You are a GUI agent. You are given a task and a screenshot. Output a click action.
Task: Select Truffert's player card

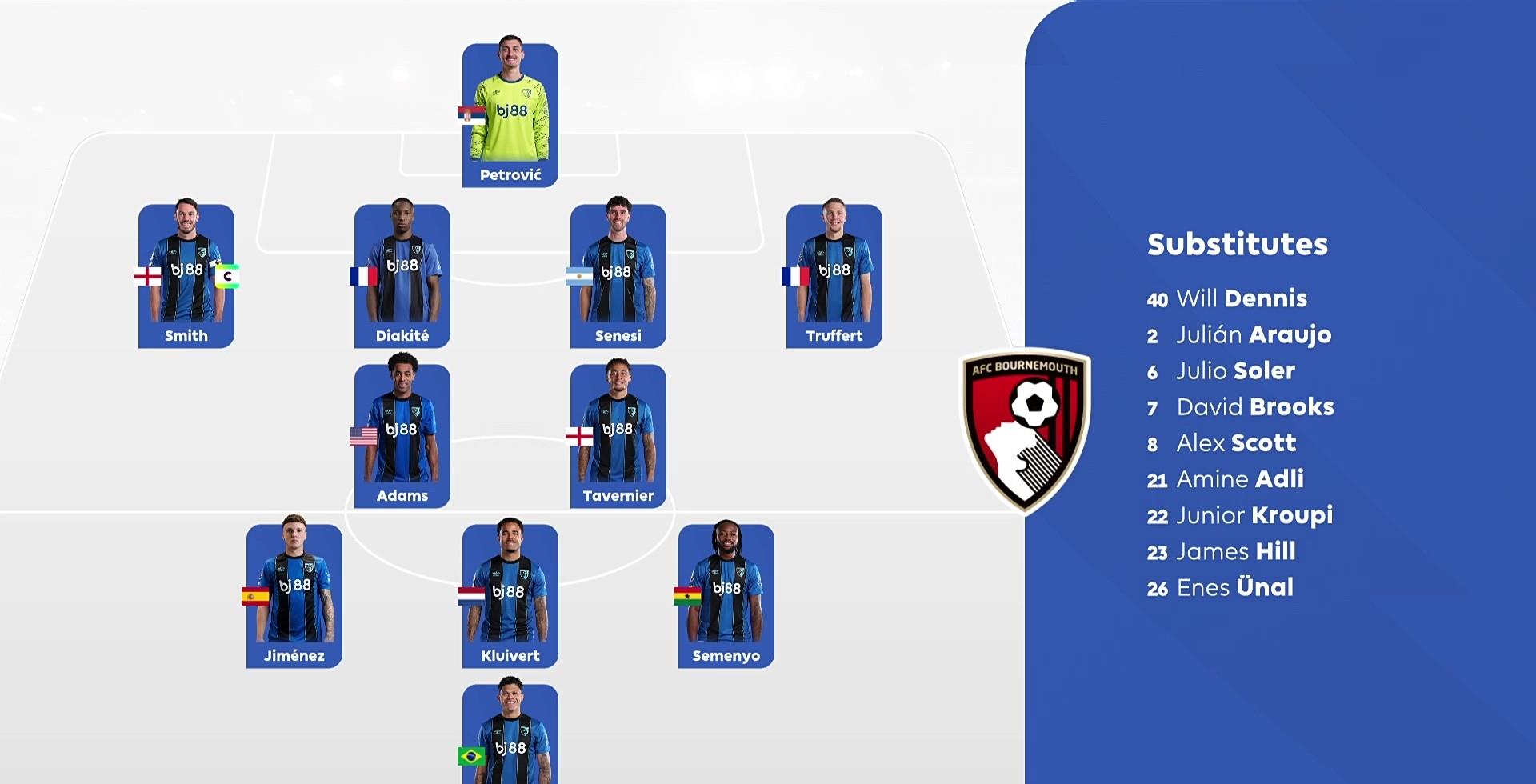tap(834, 276)
